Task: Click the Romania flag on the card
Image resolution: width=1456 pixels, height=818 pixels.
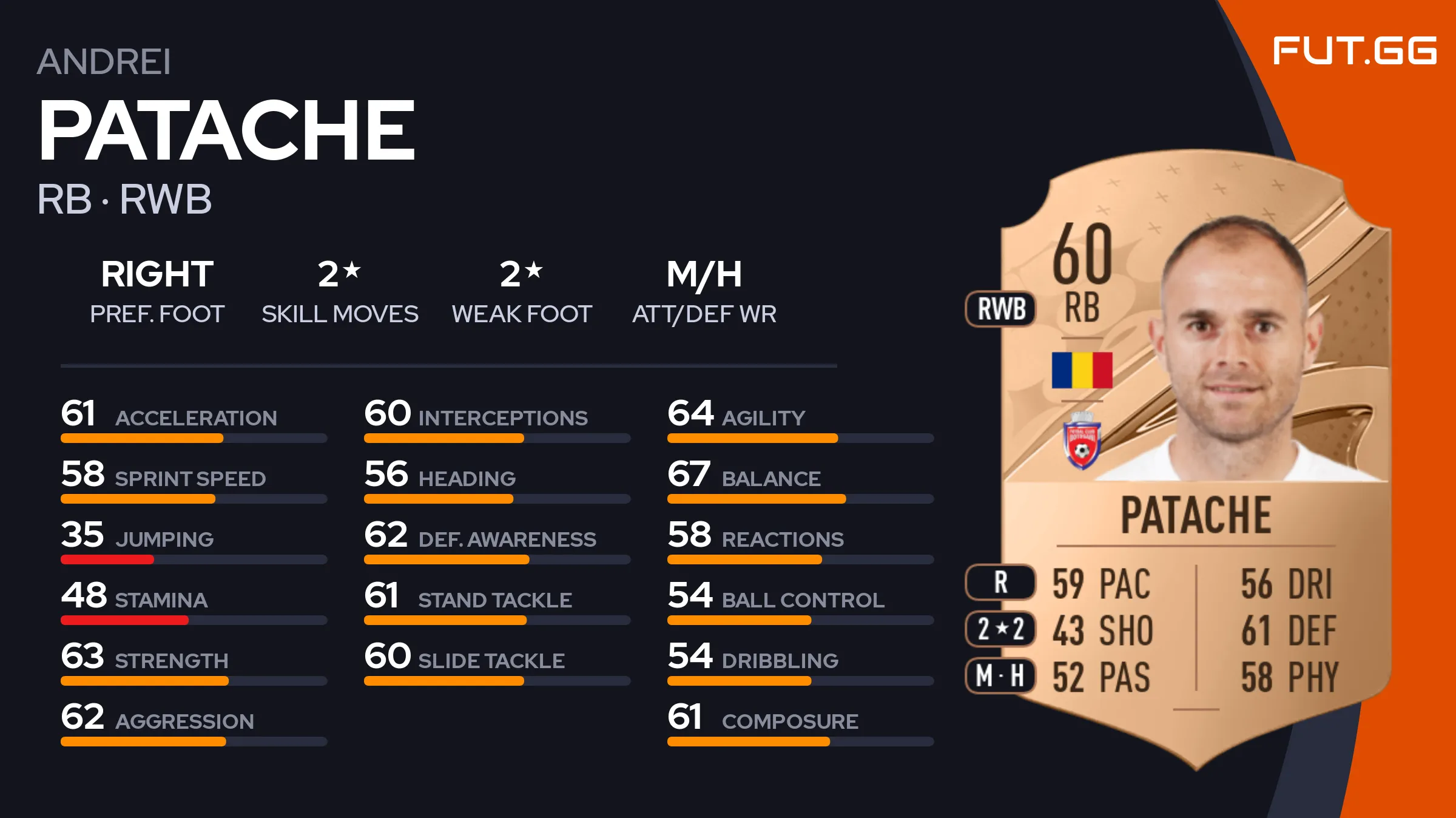Action: 1082,370
